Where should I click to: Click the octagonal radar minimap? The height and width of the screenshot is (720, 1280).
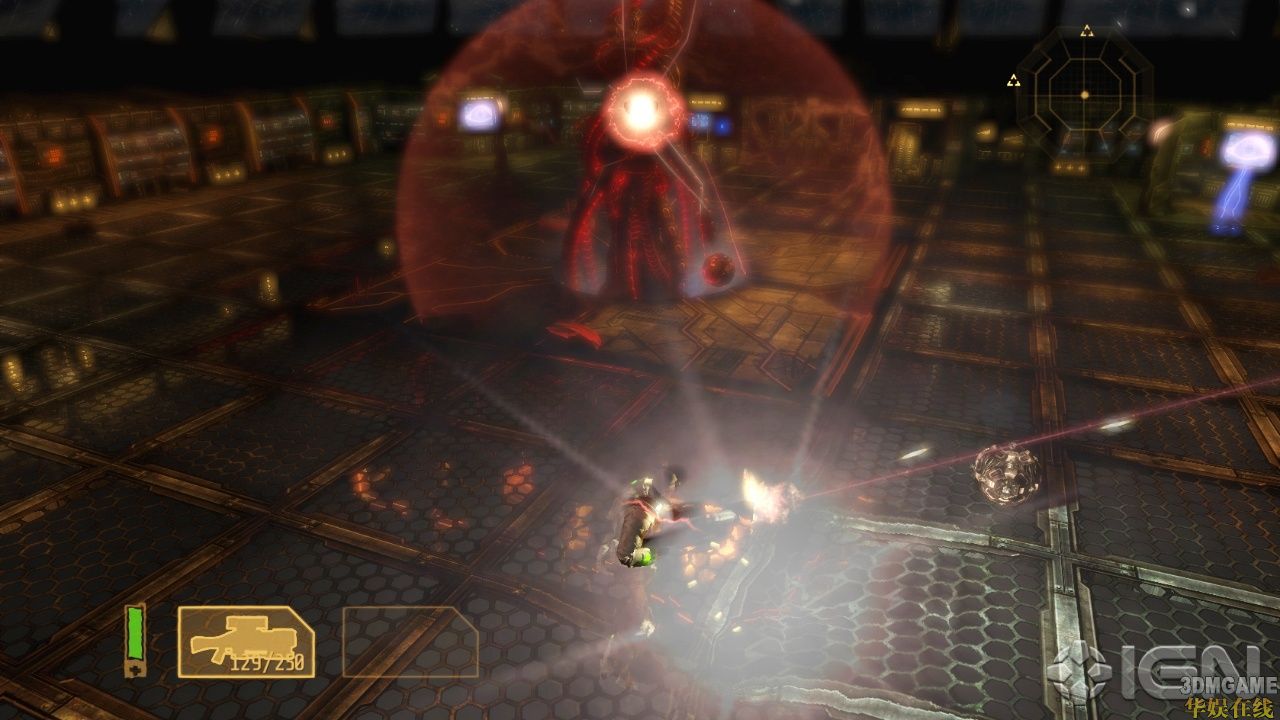[x=1084, y=94]
